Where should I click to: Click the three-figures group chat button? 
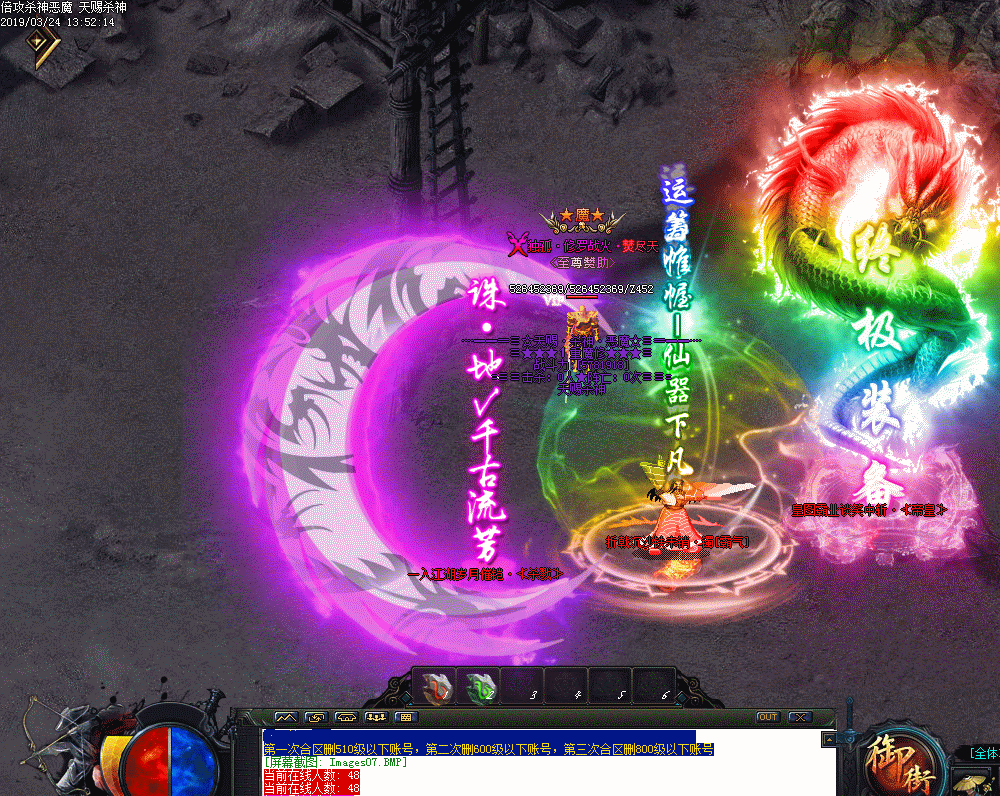click(377, 717)
